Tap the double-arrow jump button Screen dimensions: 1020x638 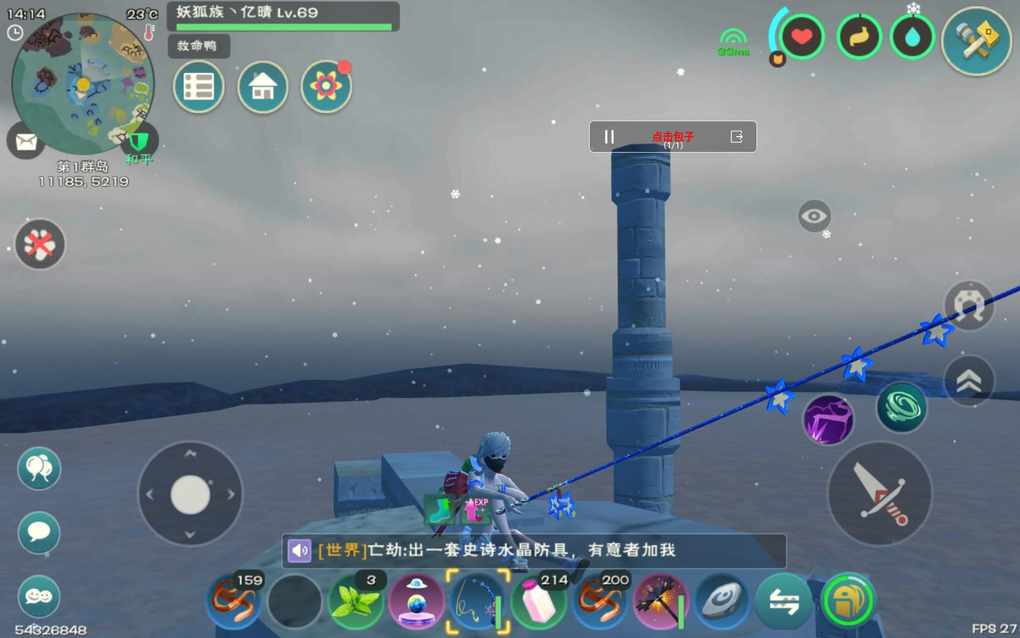tap(968, 380)
